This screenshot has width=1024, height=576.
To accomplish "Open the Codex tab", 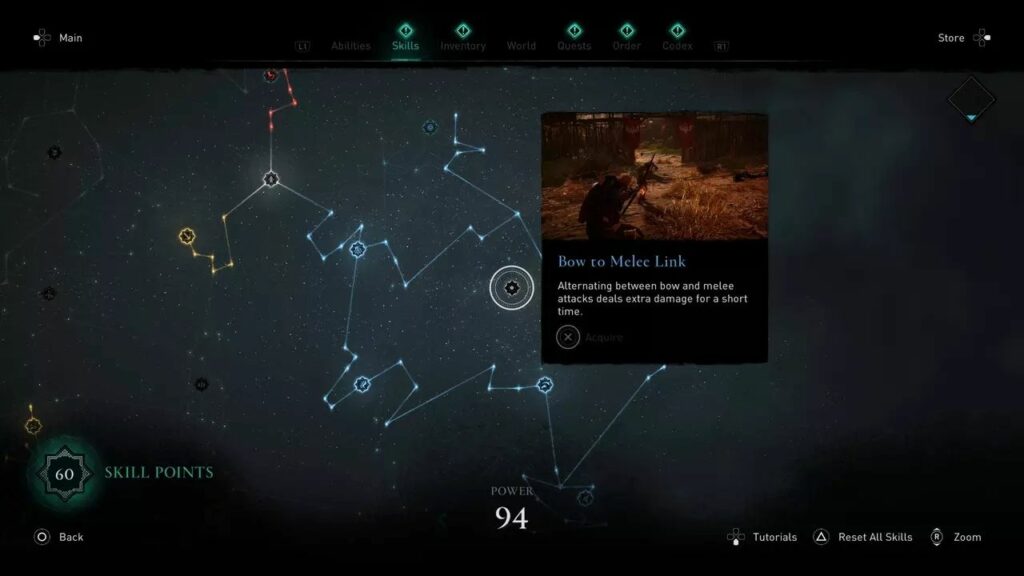I will point(677,46).
